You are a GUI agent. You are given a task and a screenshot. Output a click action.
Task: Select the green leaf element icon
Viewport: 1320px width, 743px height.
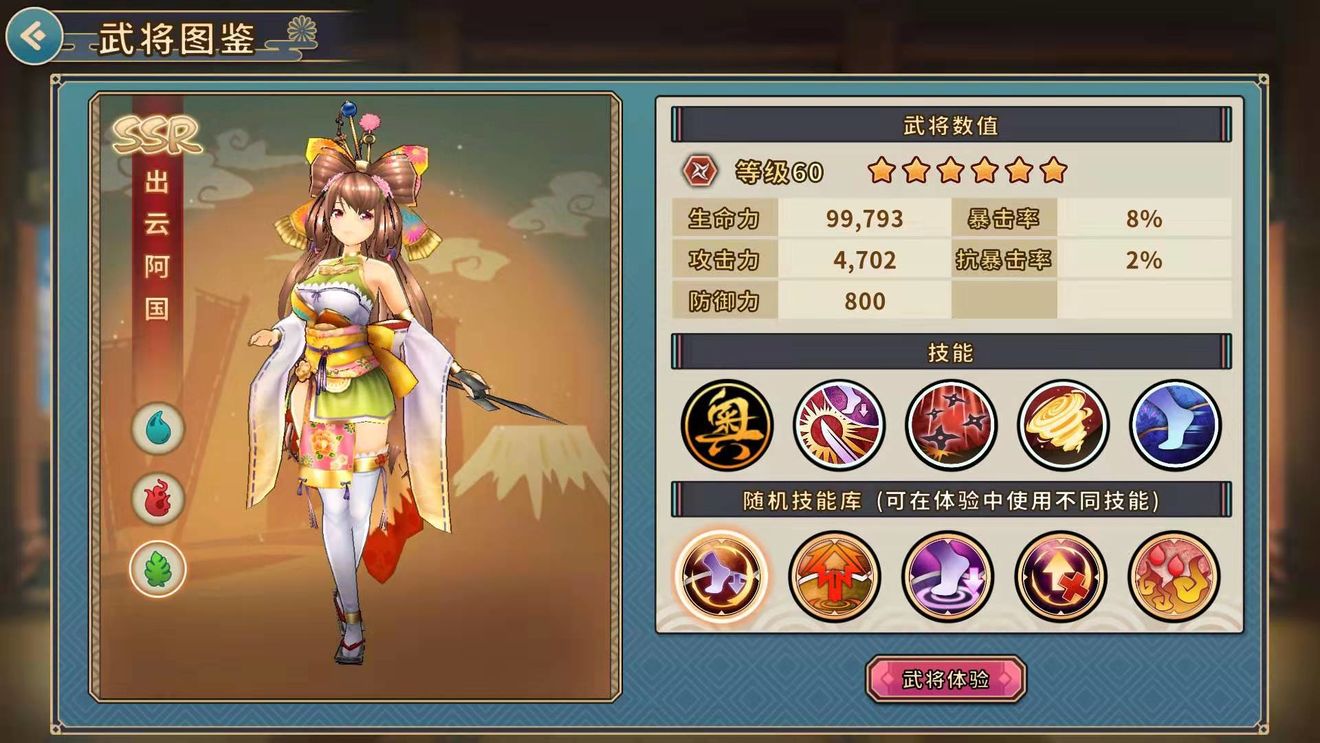(158, 568)
